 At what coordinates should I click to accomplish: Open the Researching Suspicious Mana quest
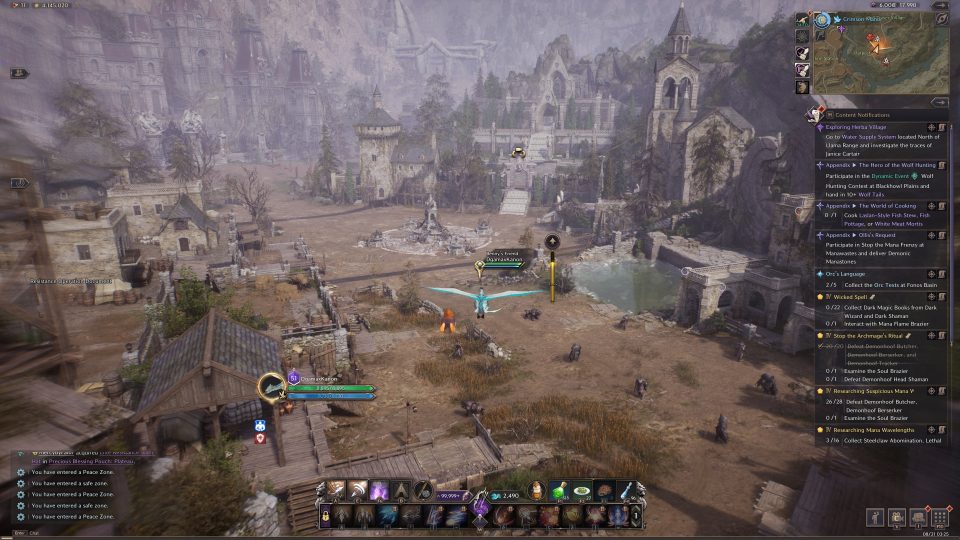(876, 393)
